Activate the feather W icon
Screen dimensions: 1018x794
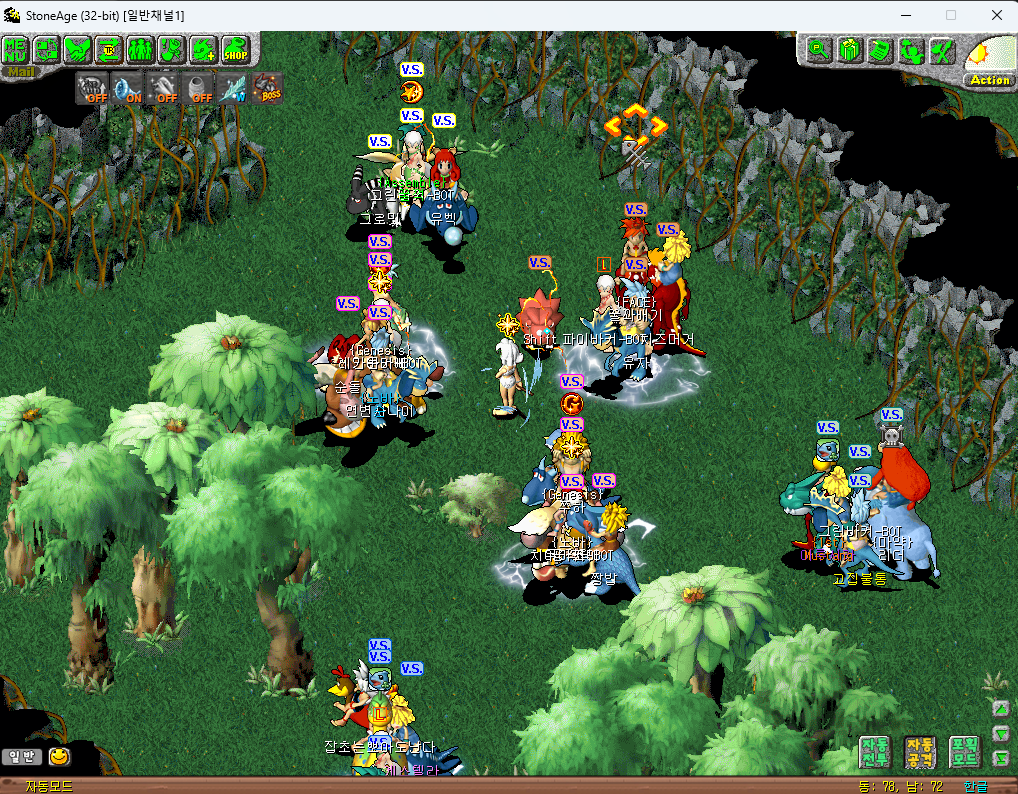233,89
